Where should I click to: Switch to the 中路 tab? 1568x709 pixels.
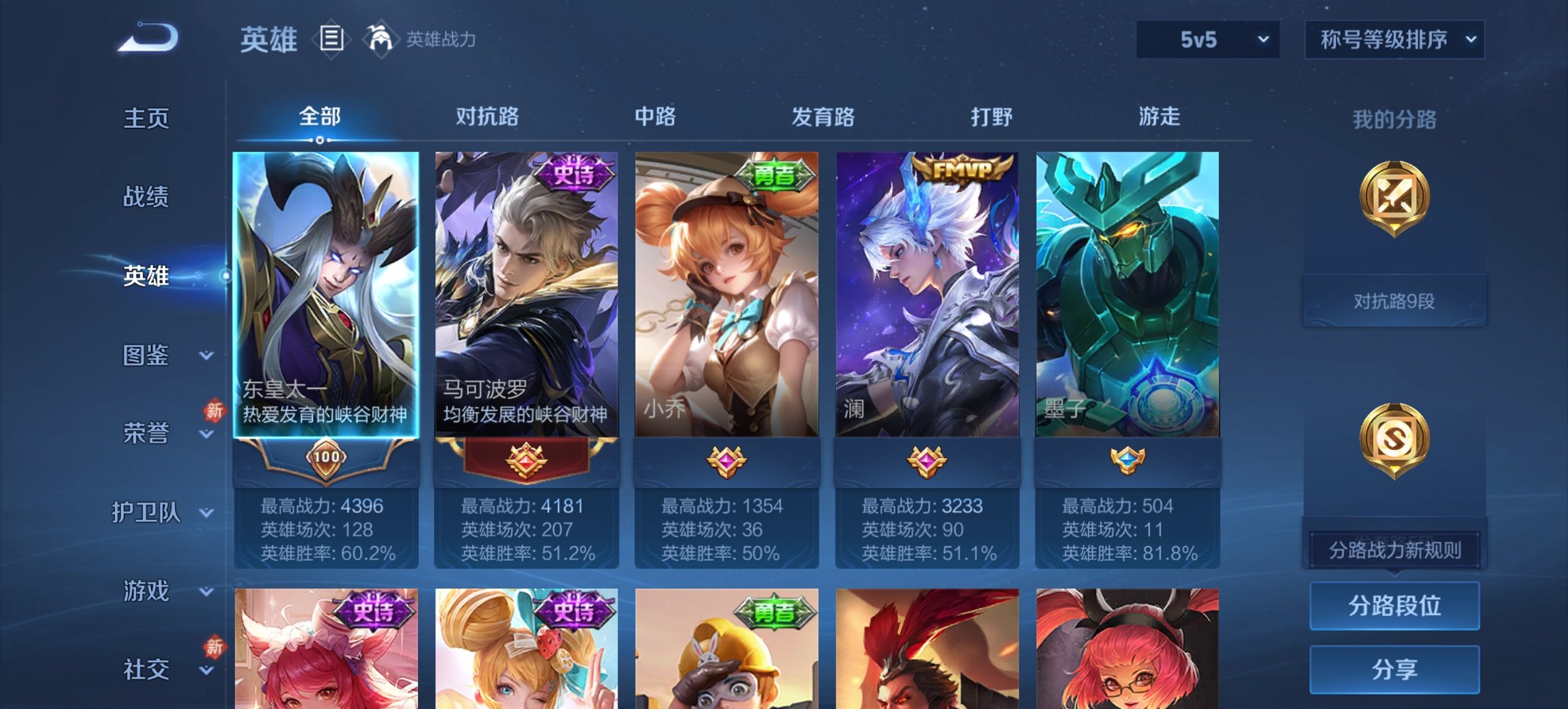[x=654, y=118]
